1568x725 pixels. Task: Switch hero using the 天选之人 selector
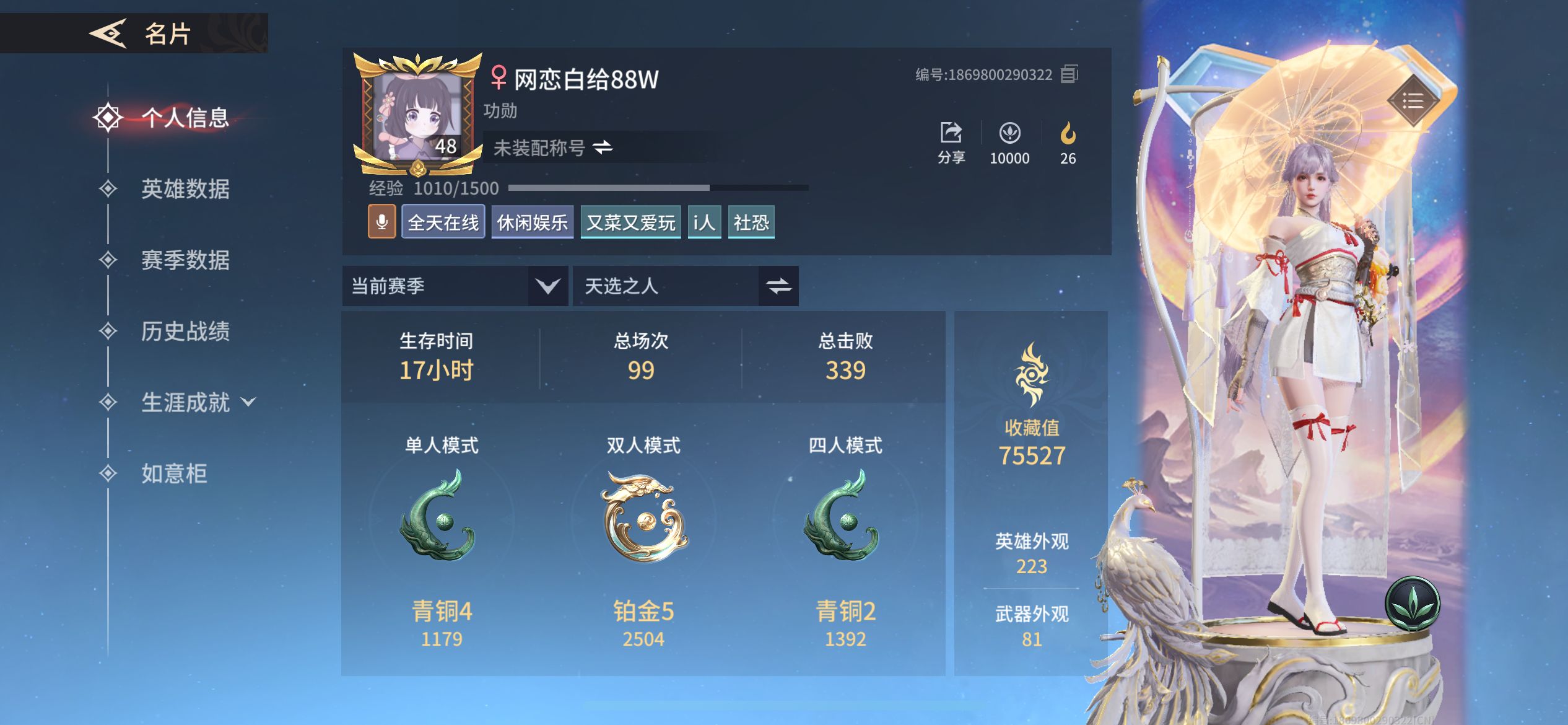(779, 286)
